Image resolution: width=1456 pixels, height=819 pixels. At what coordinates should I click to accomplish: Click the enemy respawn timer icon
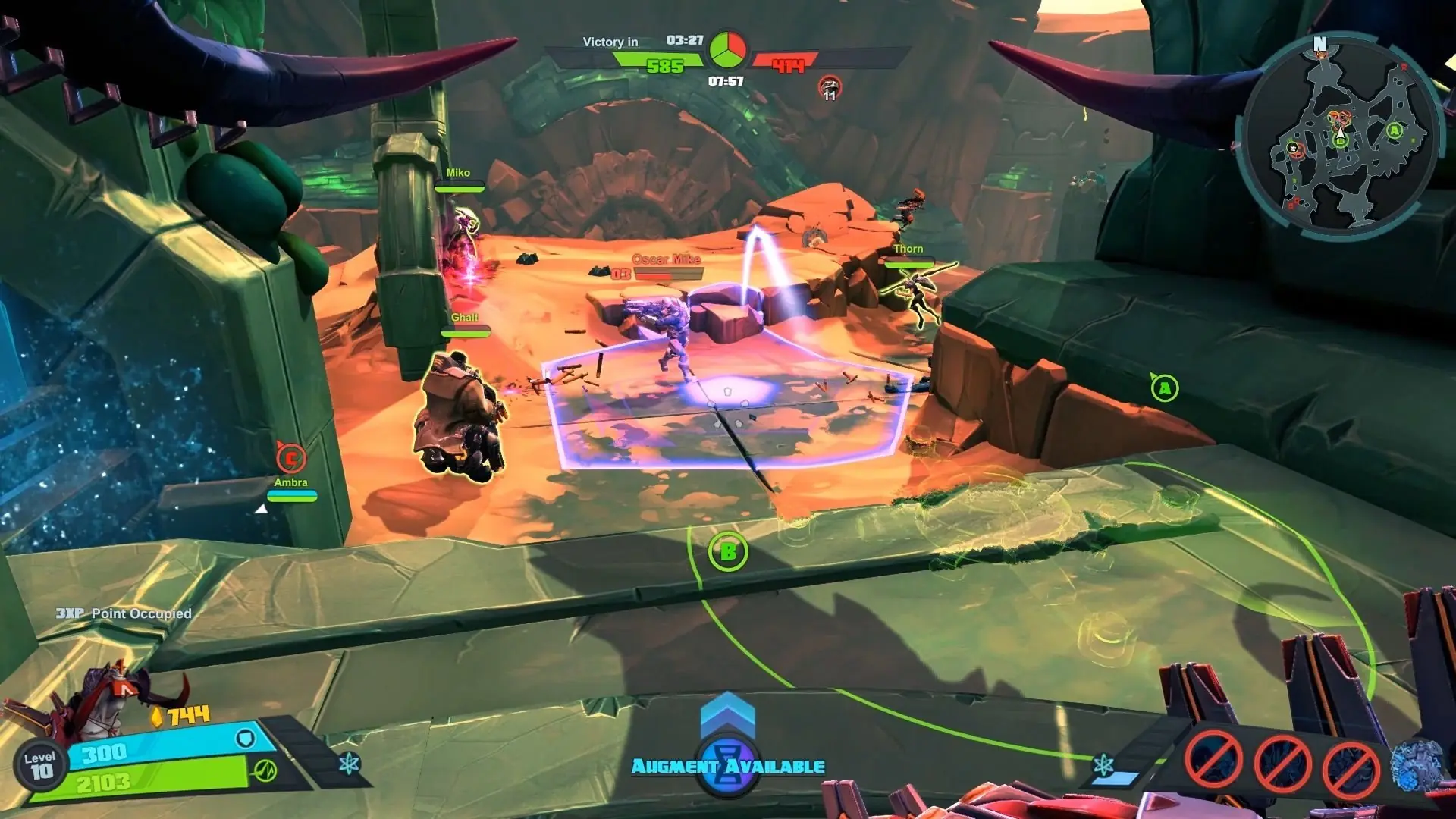[830, 87]
